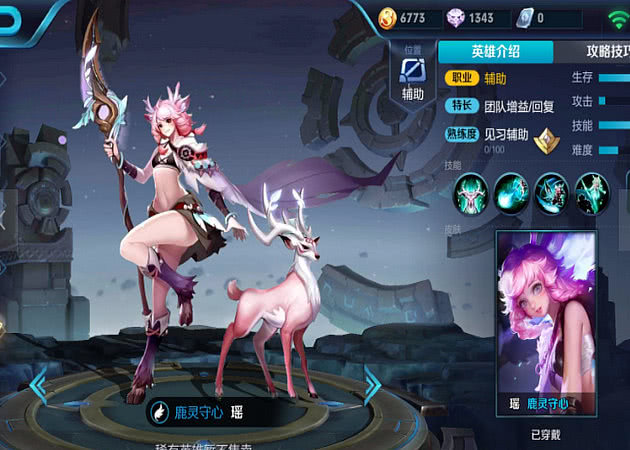Image resolution: width=630 pixels, height=450 pixels.
Task: Tap the gold coin currency icon
Action: point(389,17)
